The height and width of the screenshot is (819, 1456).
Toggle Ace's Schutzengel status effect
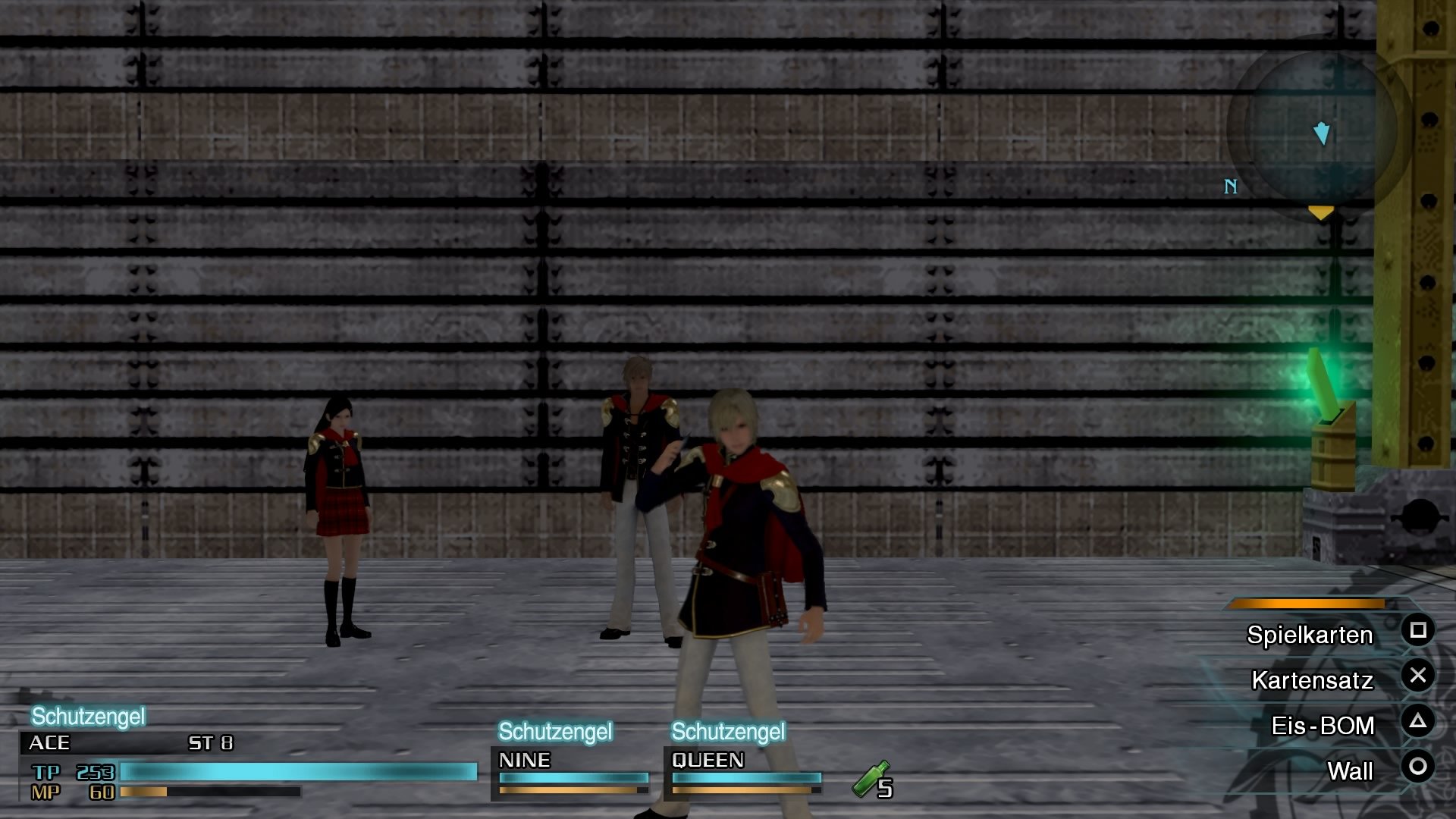[87, 715]
